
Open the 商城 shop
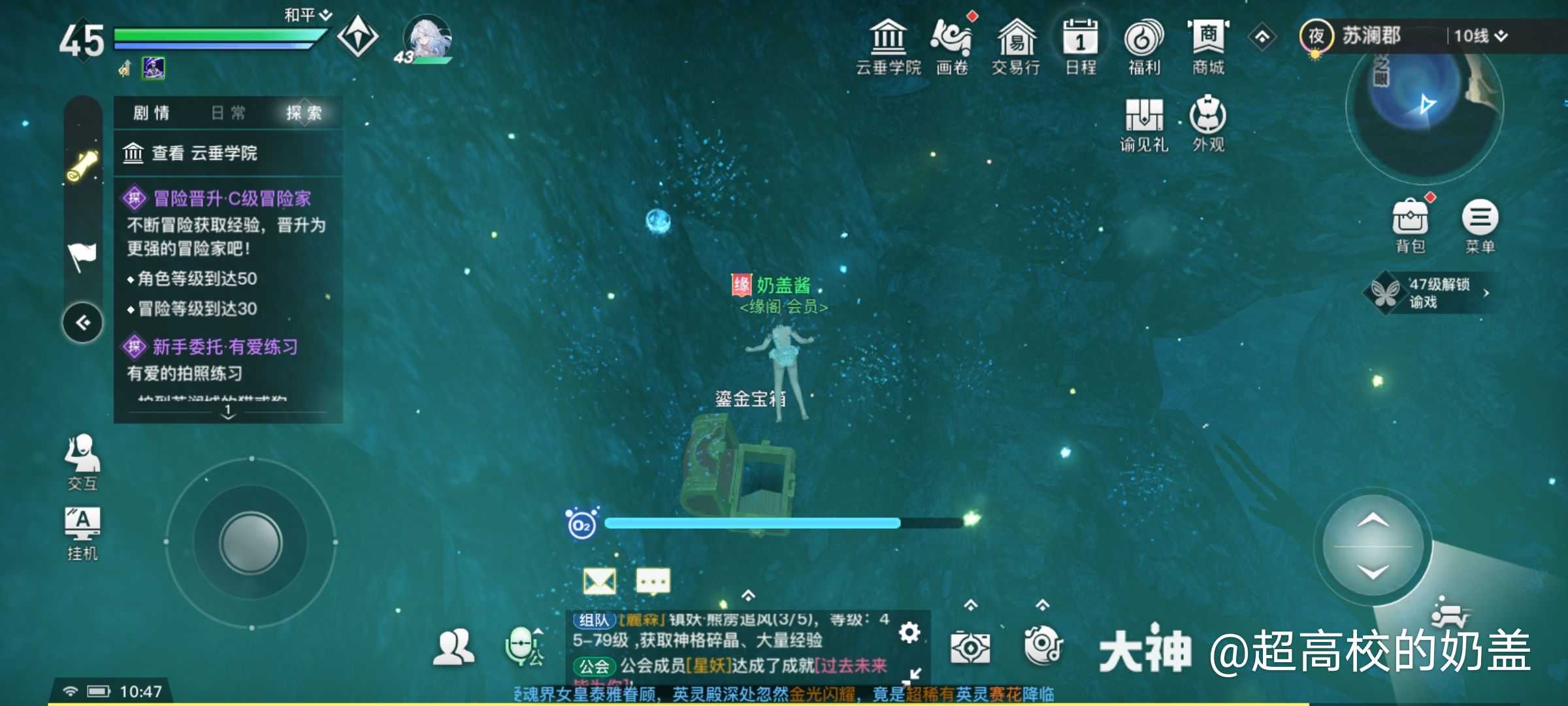click(x=1208, y=46)
